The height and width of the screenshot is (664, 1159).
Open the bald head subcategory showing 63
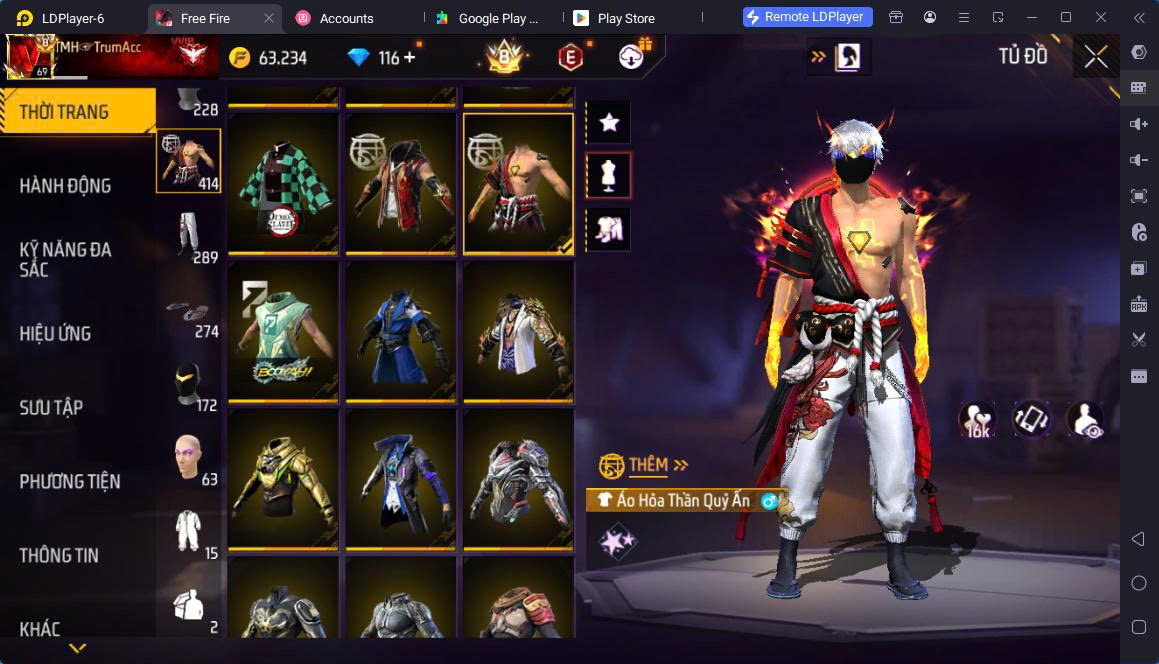[188, 457]
